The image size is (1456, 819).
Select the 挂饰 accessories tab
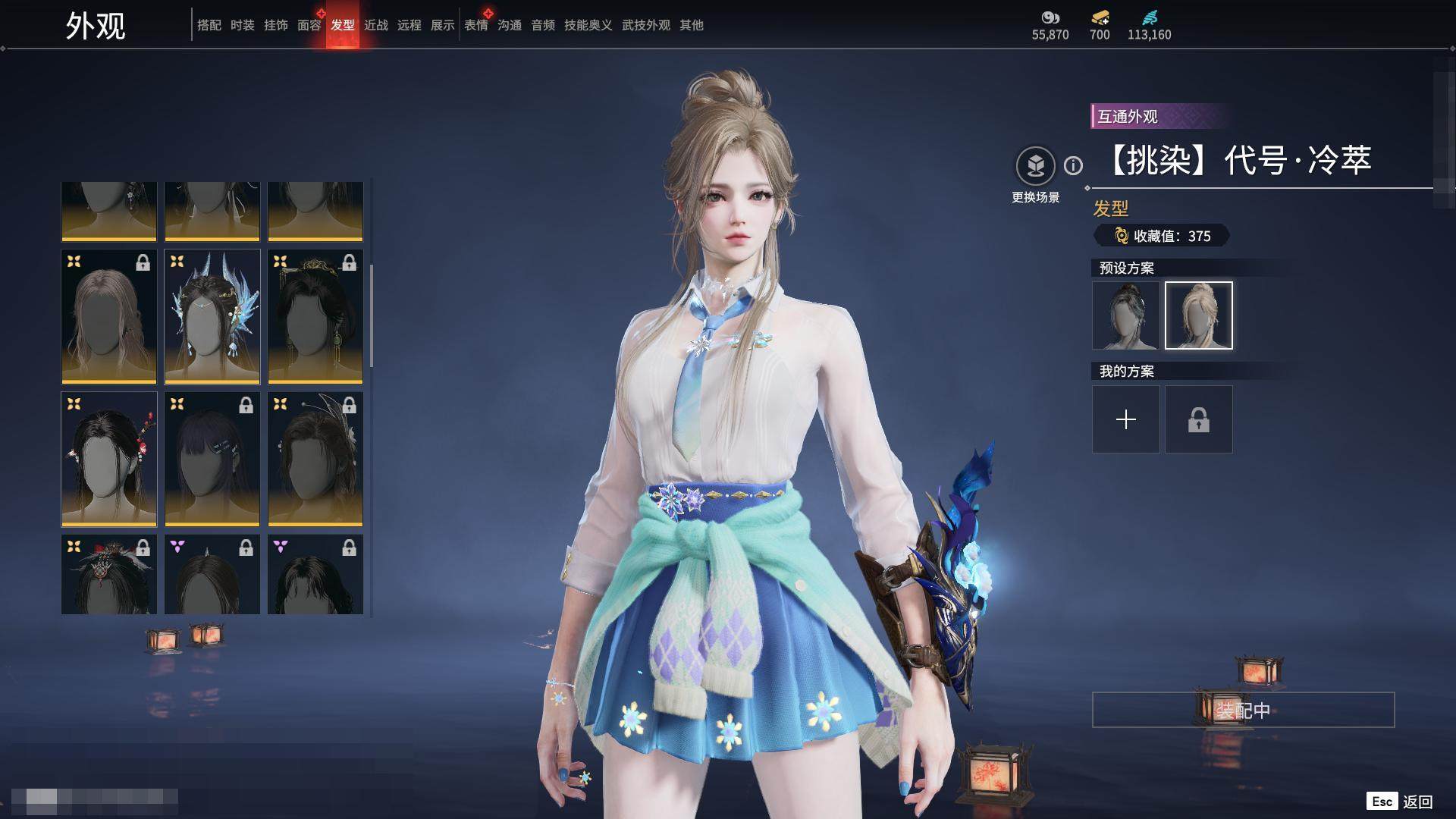click(x=275, y=25)
